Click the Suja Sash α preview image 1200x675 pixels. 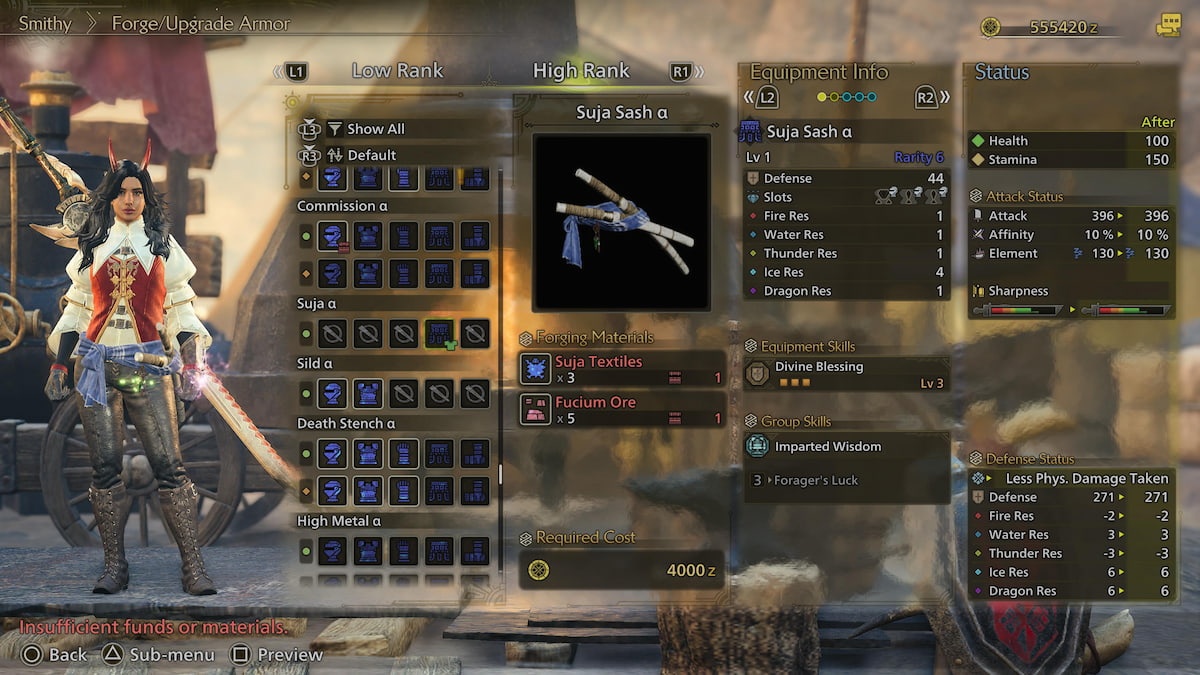[621, 222]
